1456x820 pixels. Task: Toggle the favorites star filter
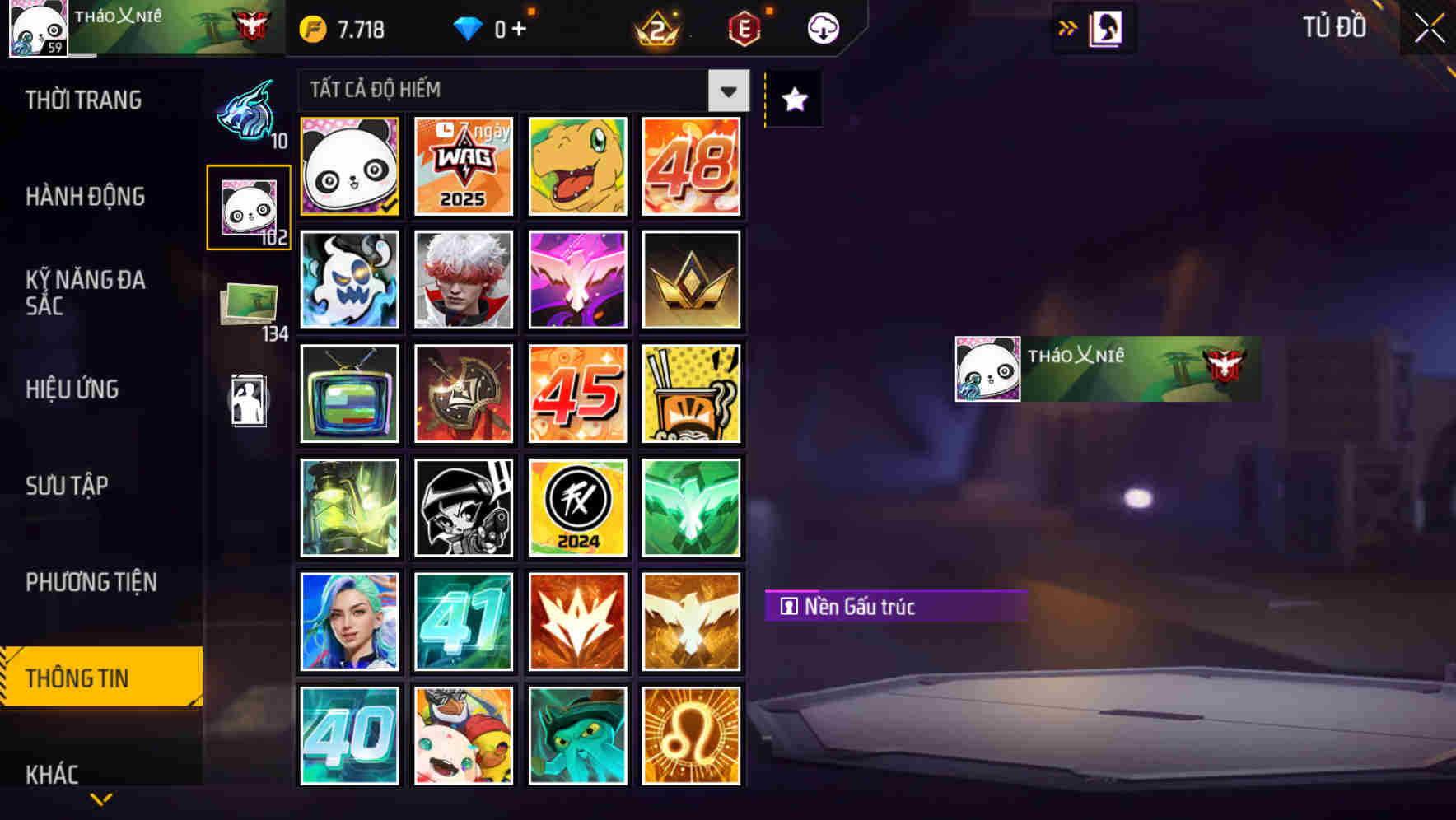tap(792, 100)
